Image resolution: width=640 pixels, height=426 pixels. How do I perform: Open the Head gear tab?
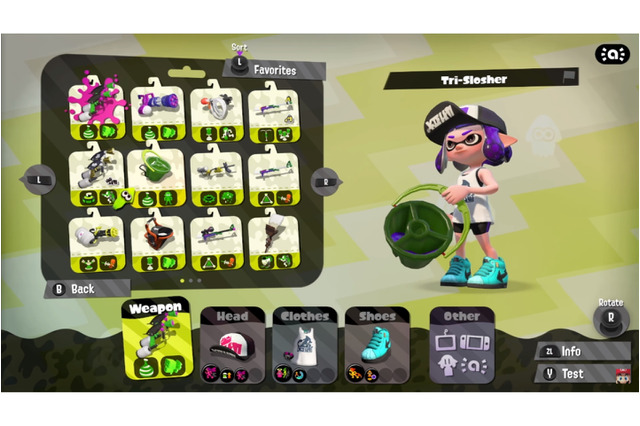[232, 345]
